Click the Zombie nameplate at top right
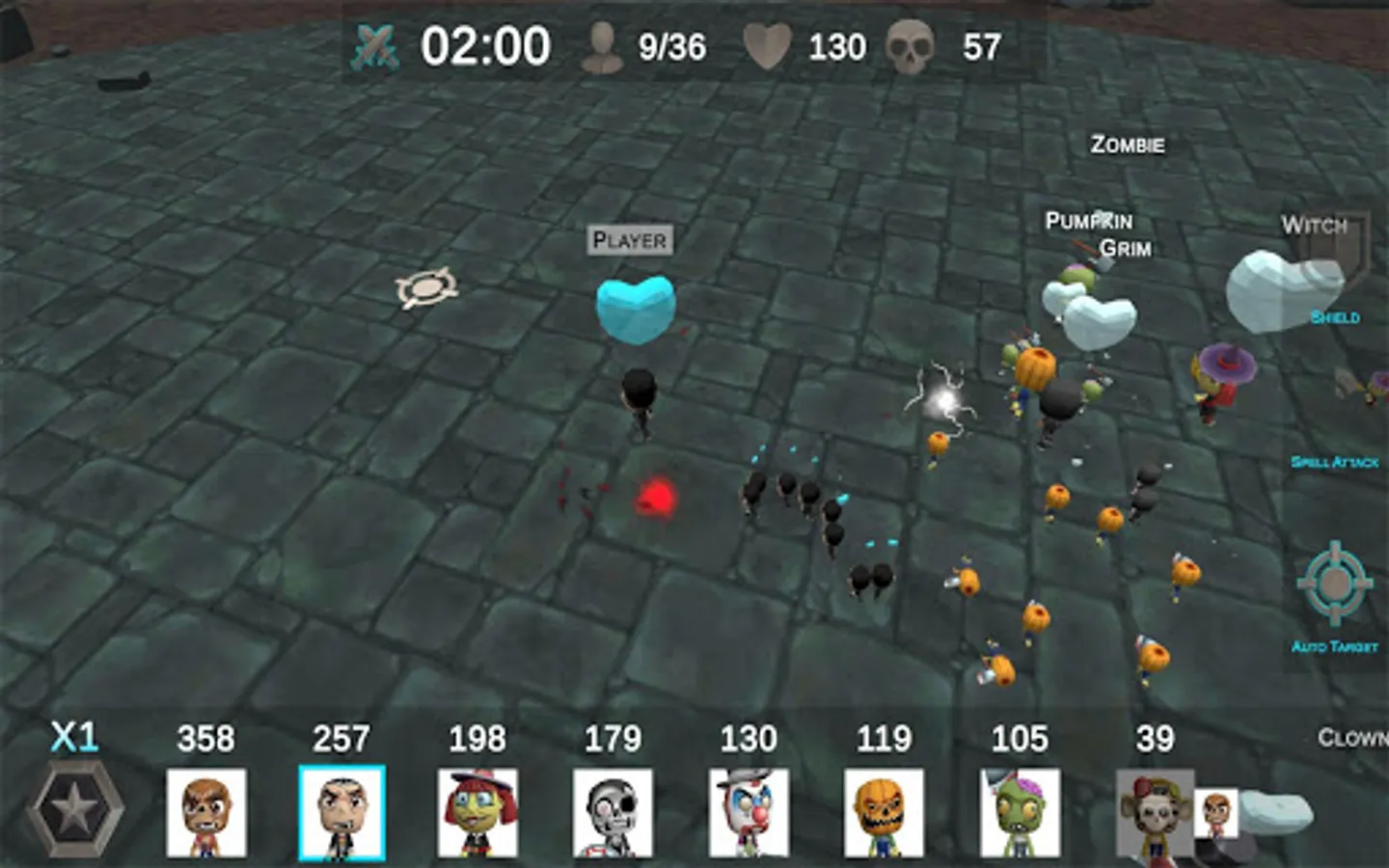The image size is (1389, 868). (1126, 146)
